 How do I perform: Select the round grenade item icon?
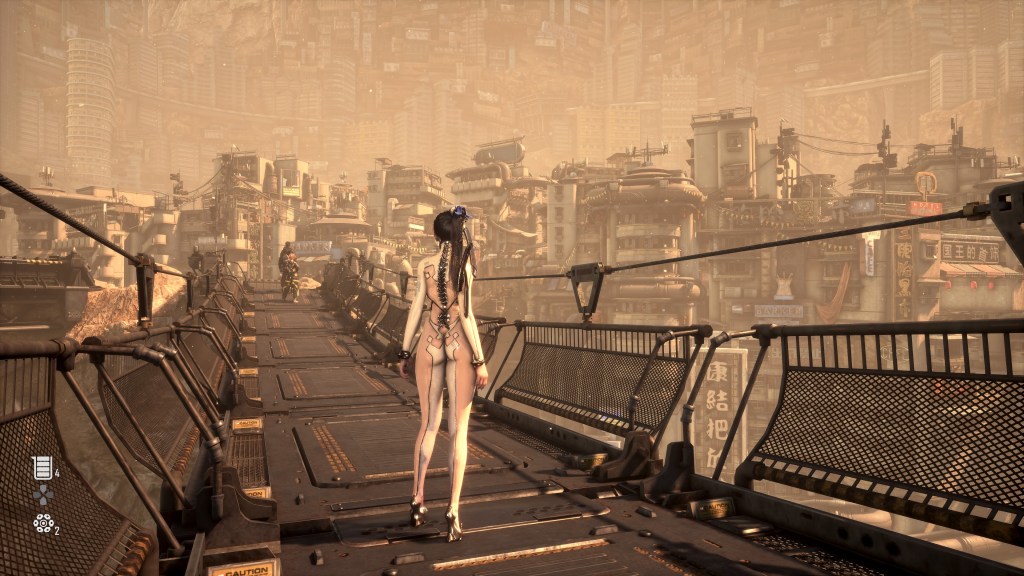pos(42,523)
